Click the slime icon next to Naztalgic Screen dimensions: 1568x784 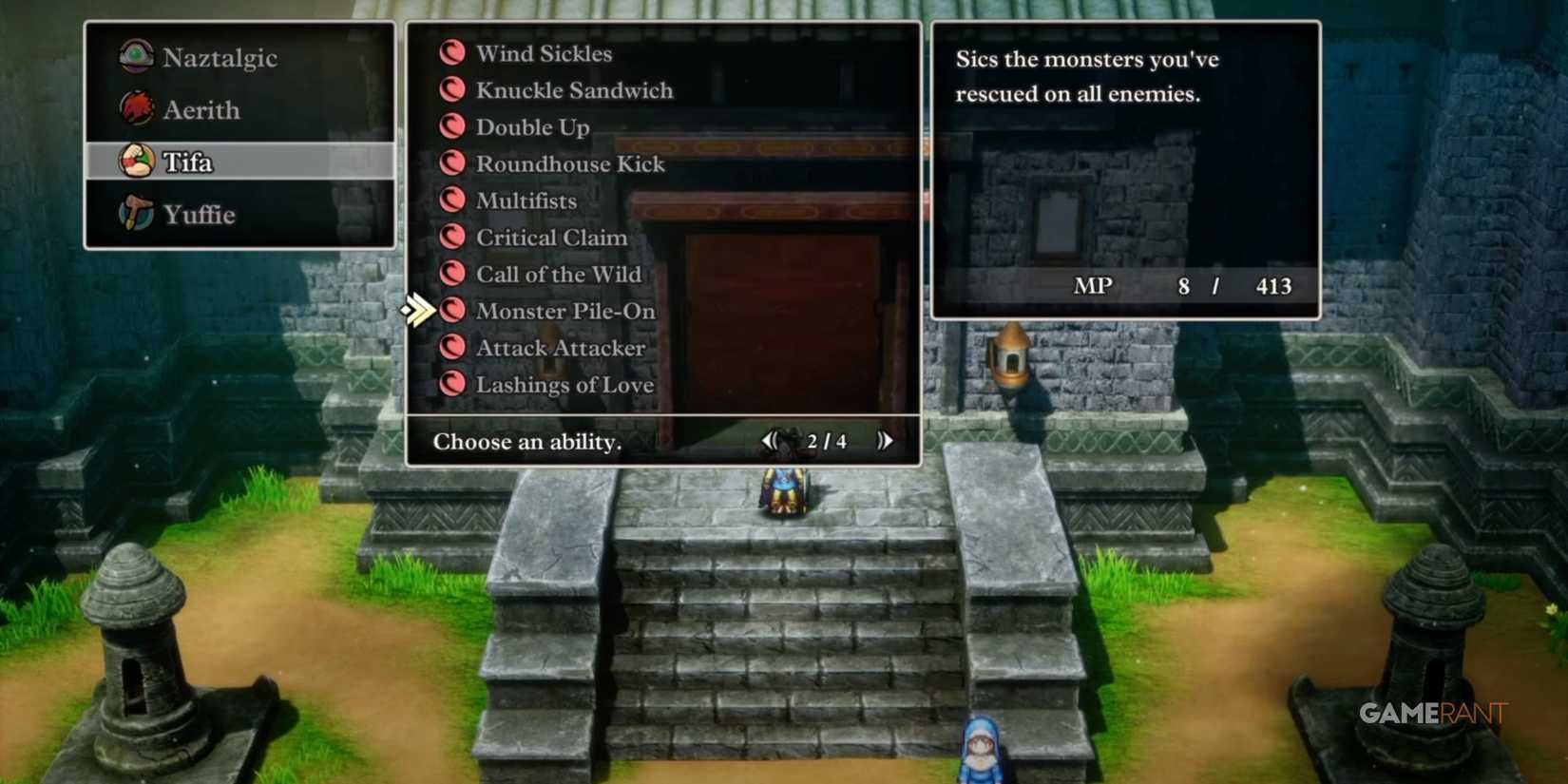click(137, 56)
